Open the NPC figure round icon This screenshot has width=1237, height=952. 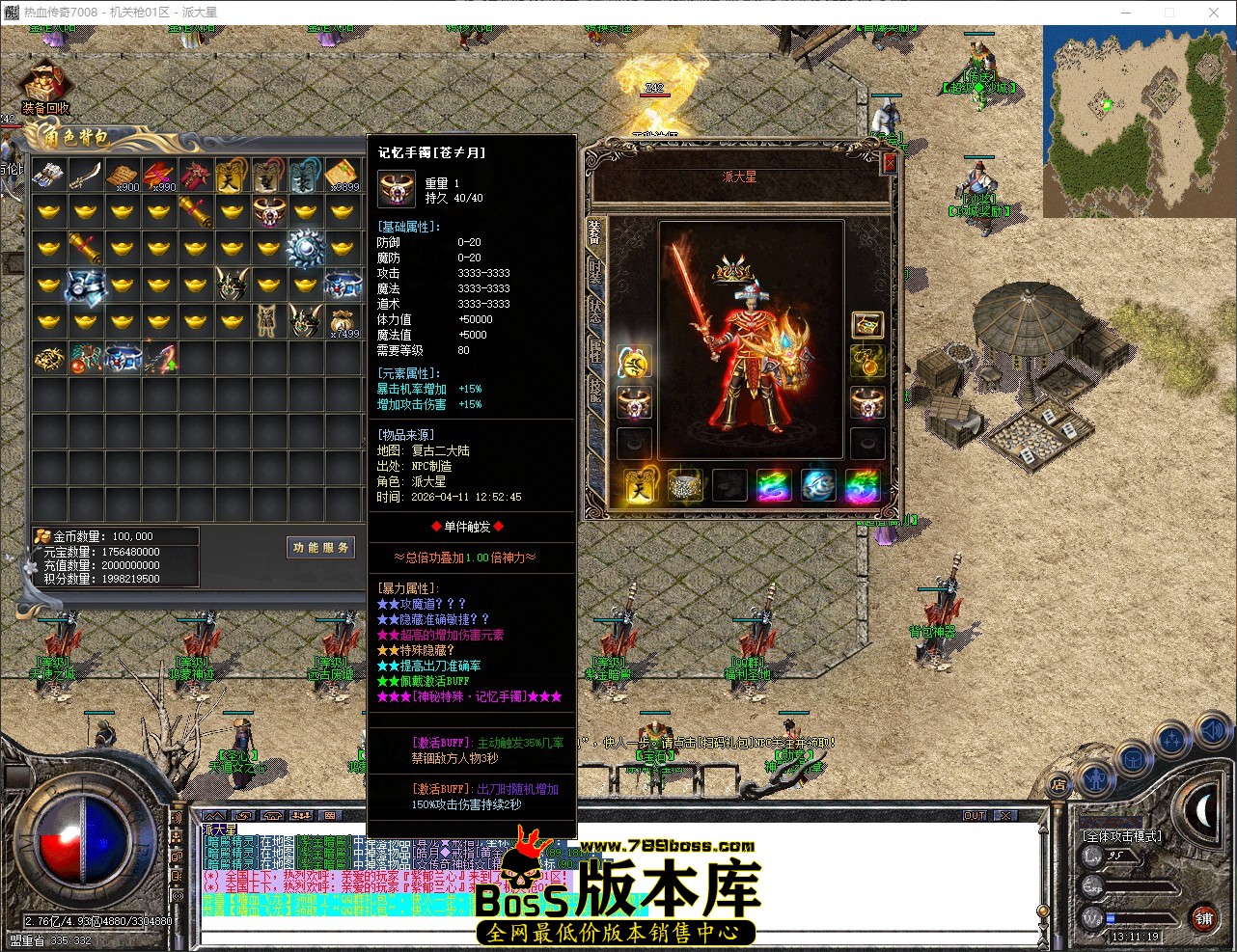(x=1095, y=779)
